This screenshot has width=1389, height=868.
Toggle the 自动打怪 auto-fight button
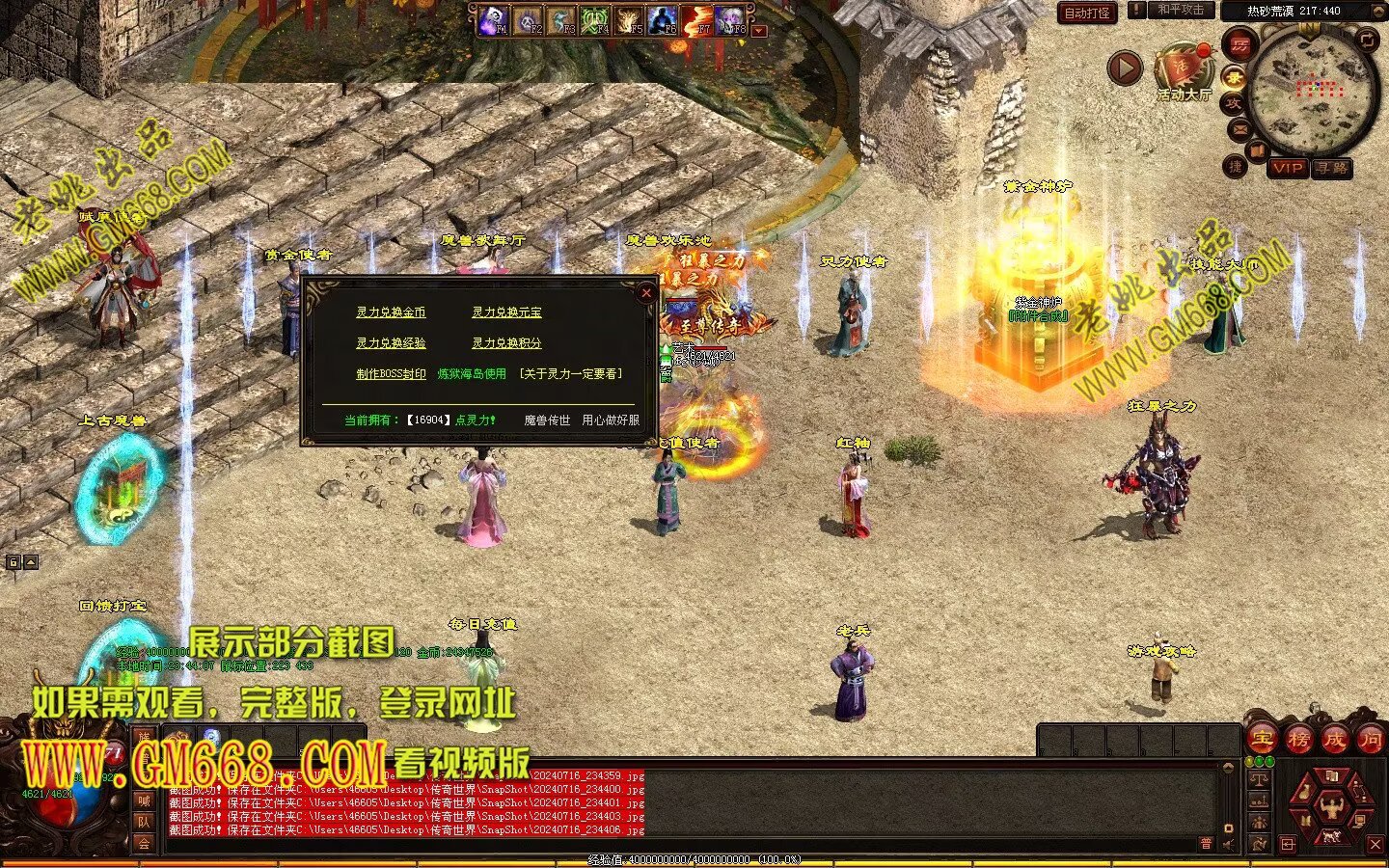pos(1087,13)
